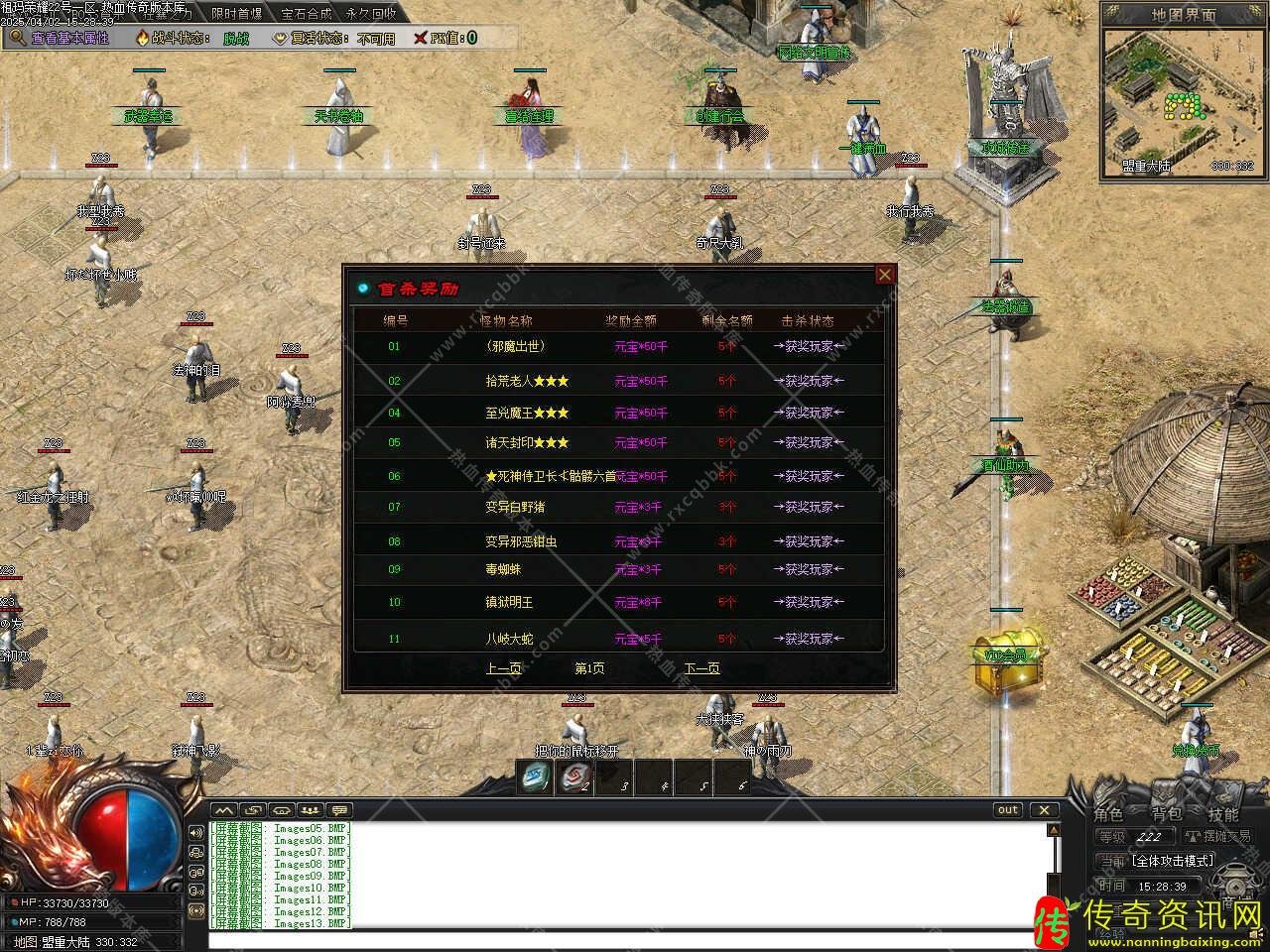Open the 限时首爆 tab

pyautogui.click(x=237, y=14)
